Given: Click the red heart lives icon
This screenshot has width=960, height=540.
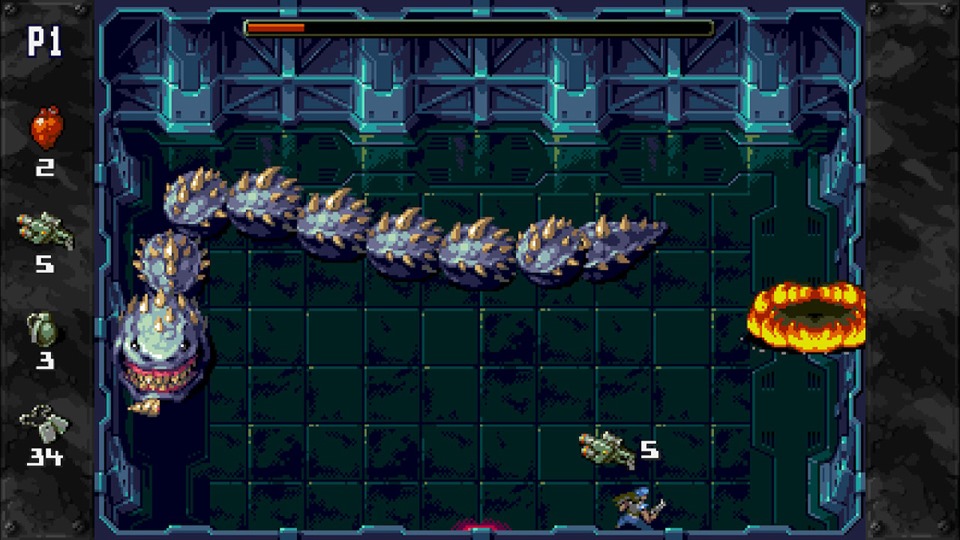Looking at the screenshot, I should point(45,129).
